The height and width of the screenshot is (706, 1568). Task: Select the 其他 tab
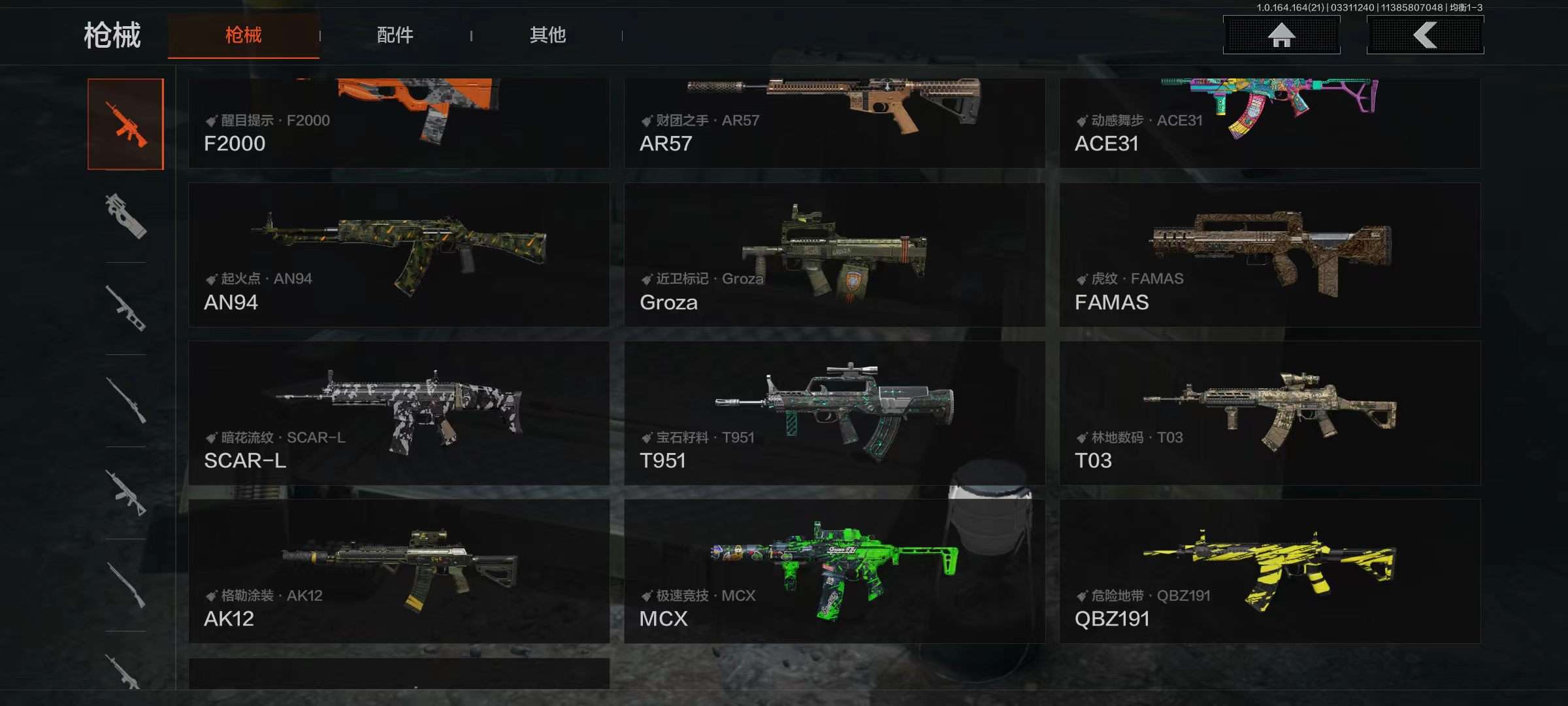(547, 35)
